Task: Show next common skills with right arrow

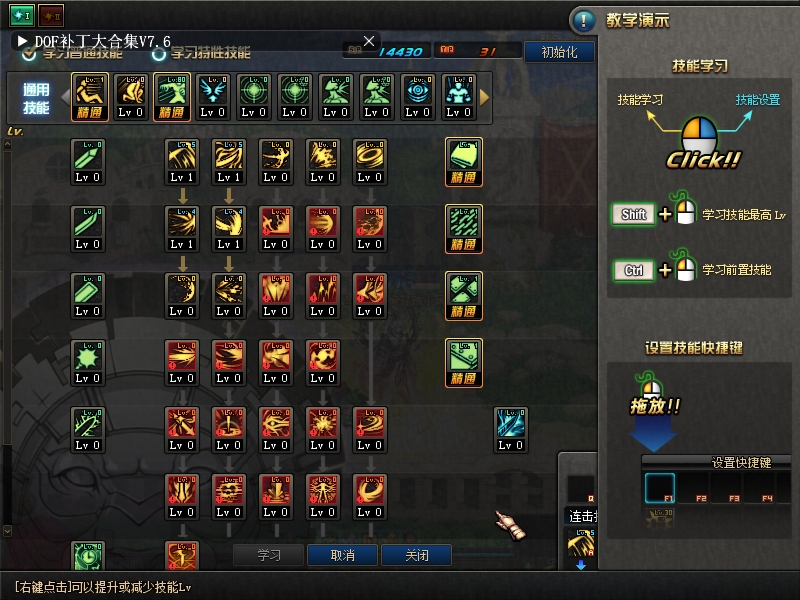Action: click(485, 97)
